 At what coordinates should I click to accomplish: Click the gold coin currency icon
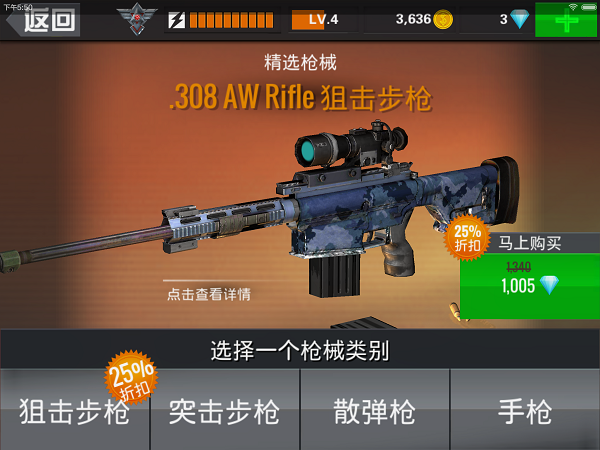(443, 19)
